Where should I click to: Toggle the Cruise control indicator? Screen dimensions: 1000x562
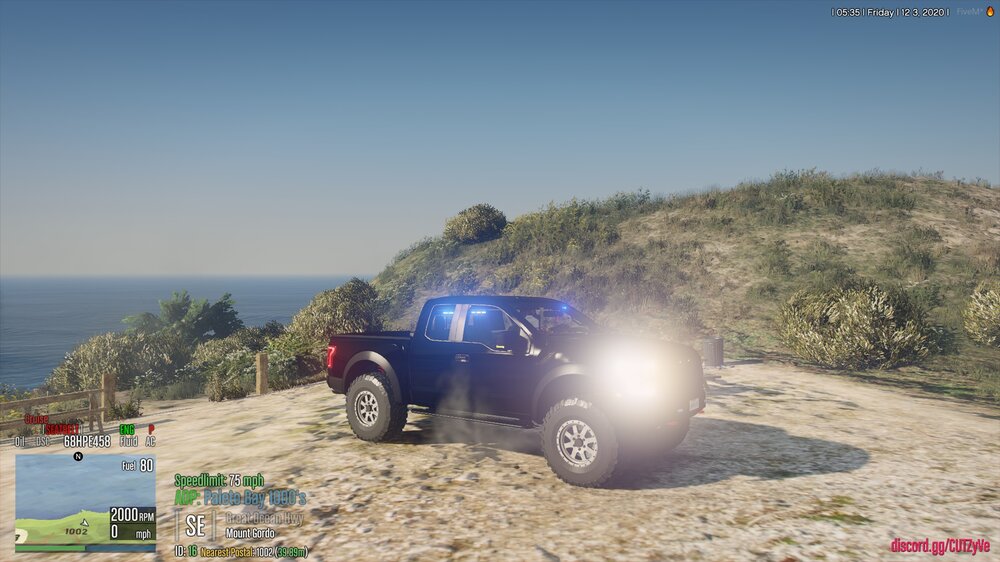click(36, 419)
